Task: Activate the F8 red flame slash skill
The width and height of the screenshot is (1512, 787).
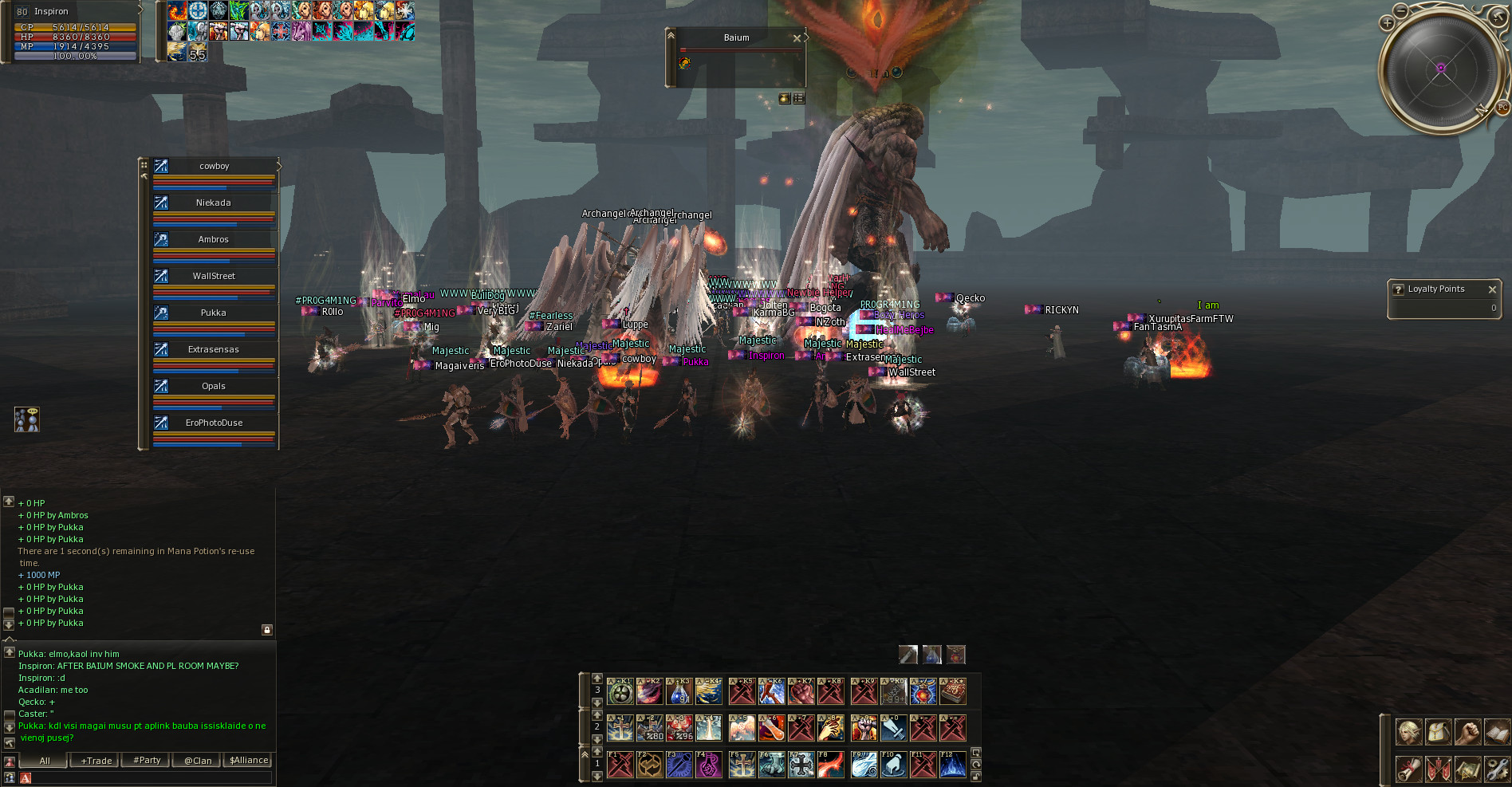Action: coord(830,765)
